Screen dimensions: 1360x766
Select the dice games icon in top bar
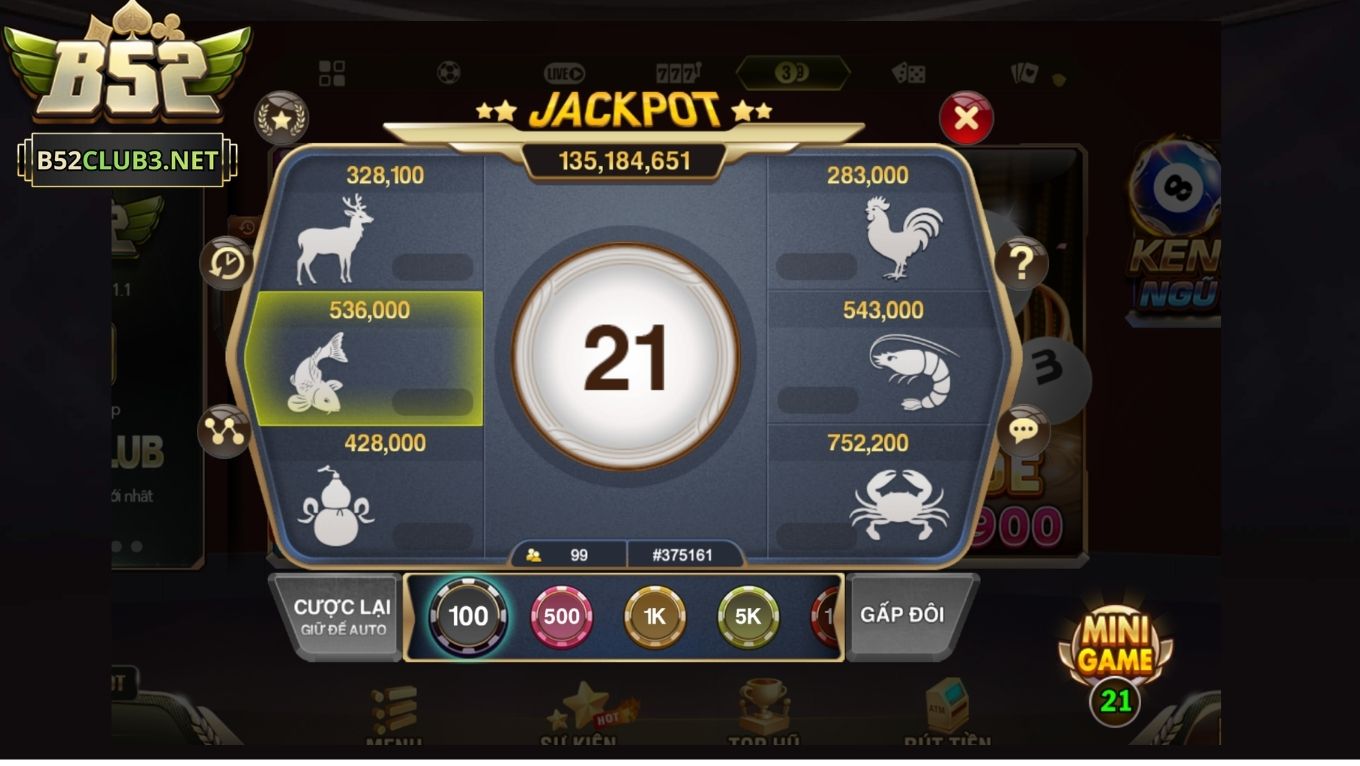pos(906,71)
